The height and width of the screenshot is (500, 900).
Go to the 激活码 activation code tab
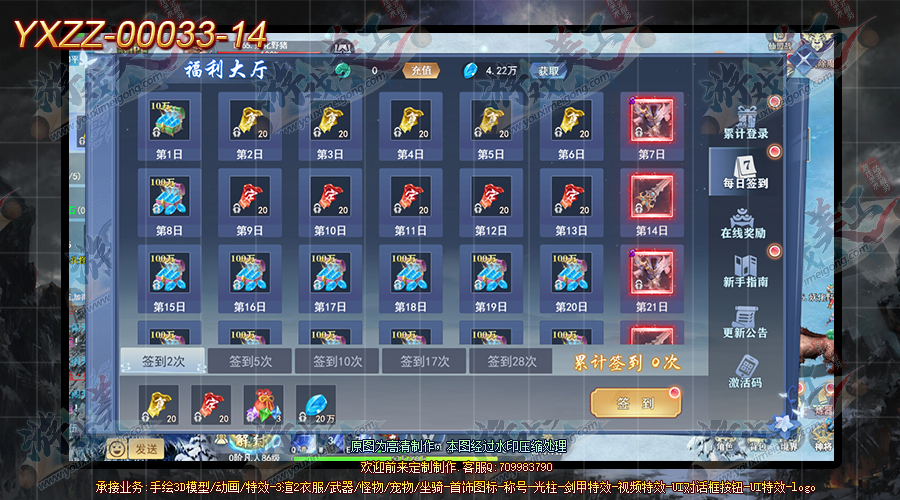click(745, 372)
